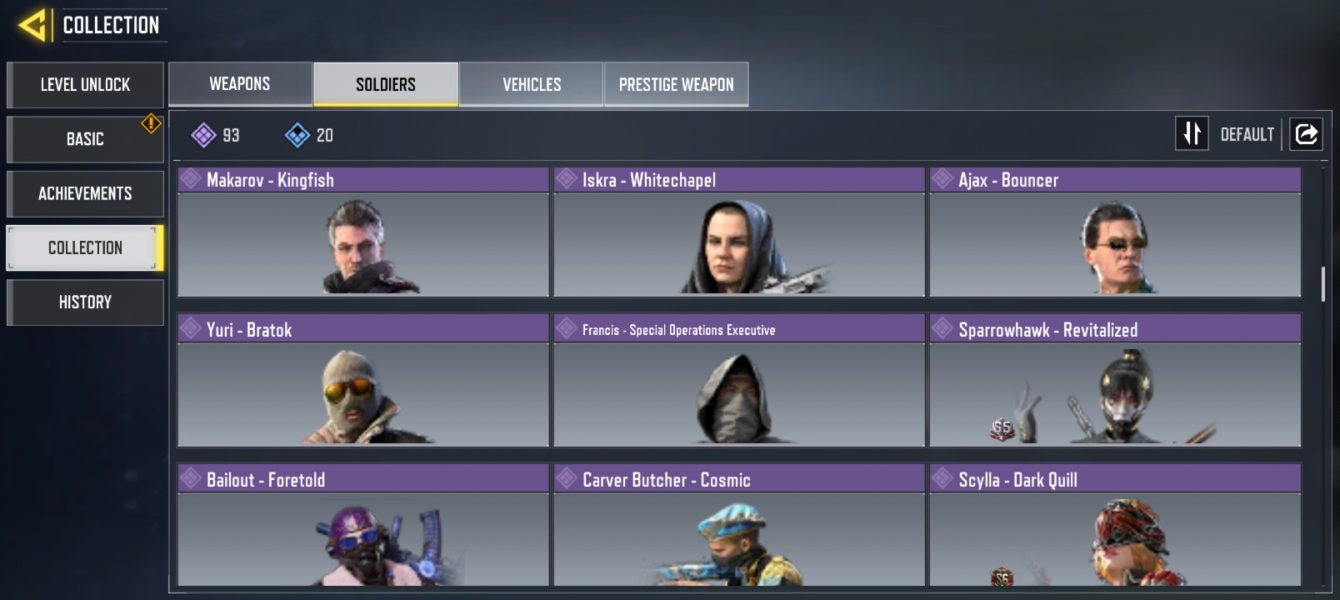Click the share arrow icon
1340x600 pixels.
[1306, 134]
